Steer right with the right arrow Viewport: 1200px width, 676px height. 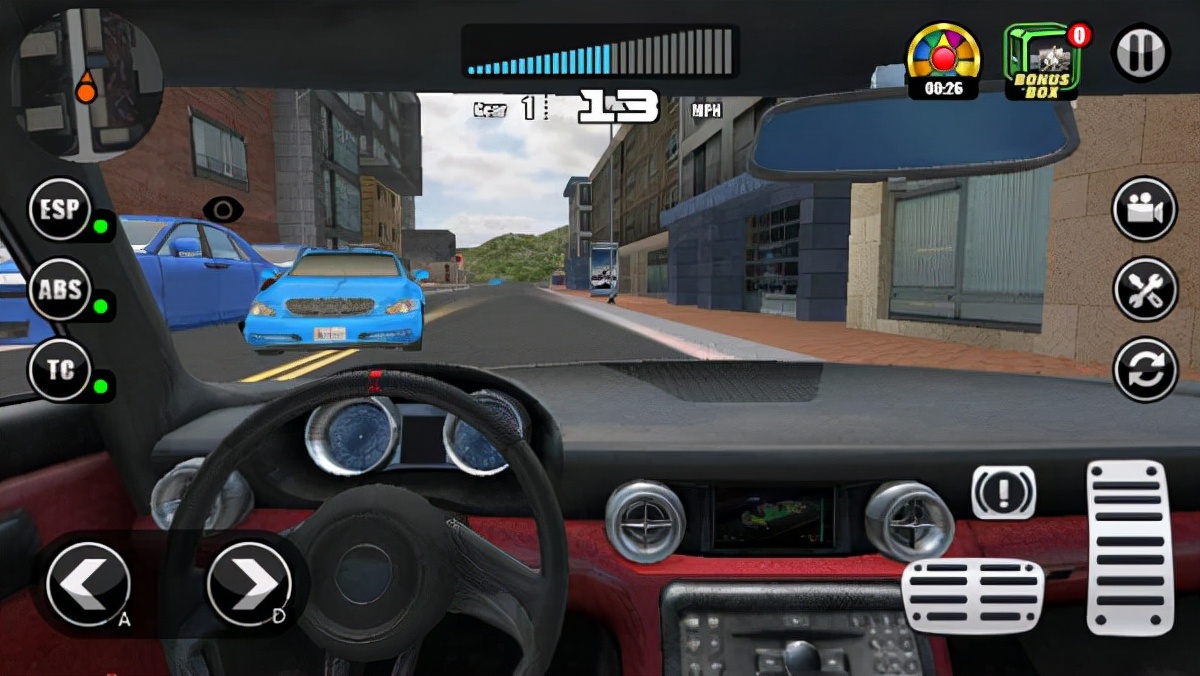[x=250, y=584]
